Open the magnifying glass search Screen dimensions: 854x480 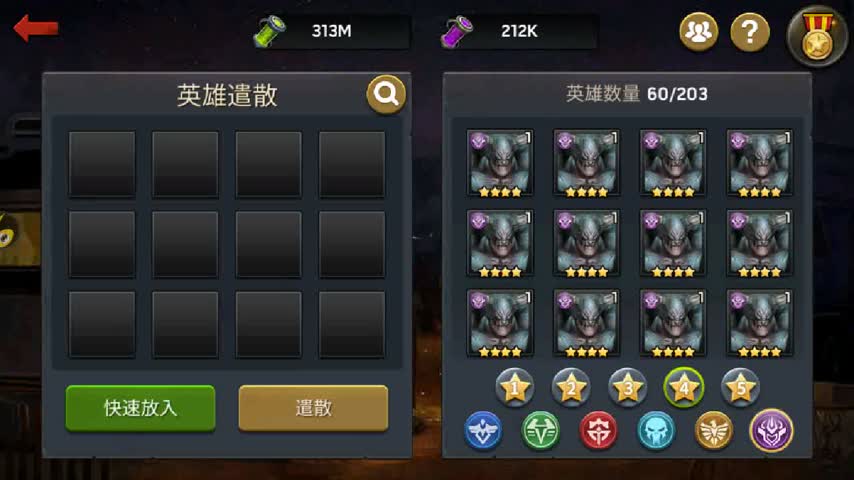pos(386,95)
